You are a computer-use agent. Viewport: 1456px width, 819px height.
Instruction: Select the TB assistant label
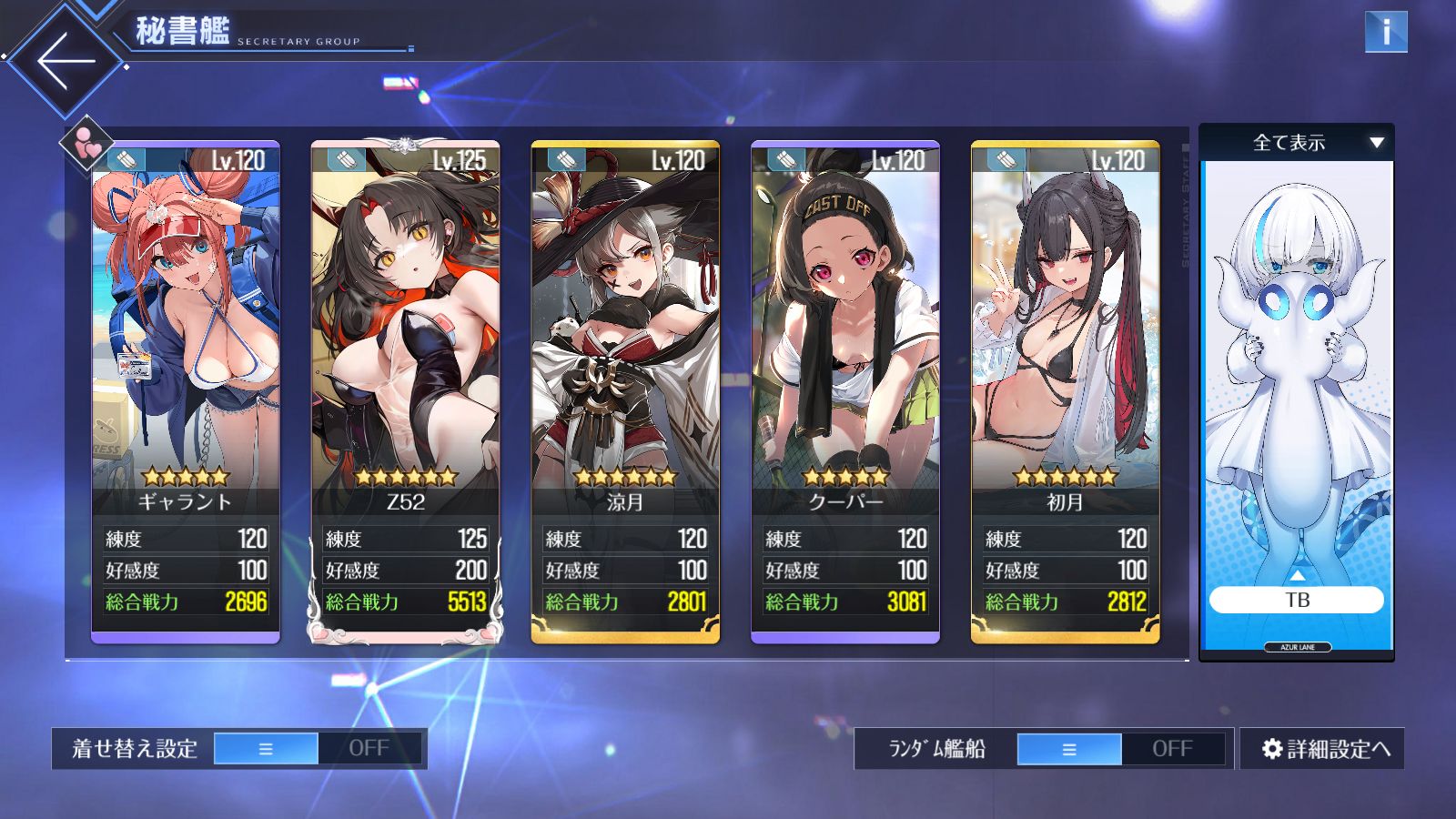(x=1297, y=600)
